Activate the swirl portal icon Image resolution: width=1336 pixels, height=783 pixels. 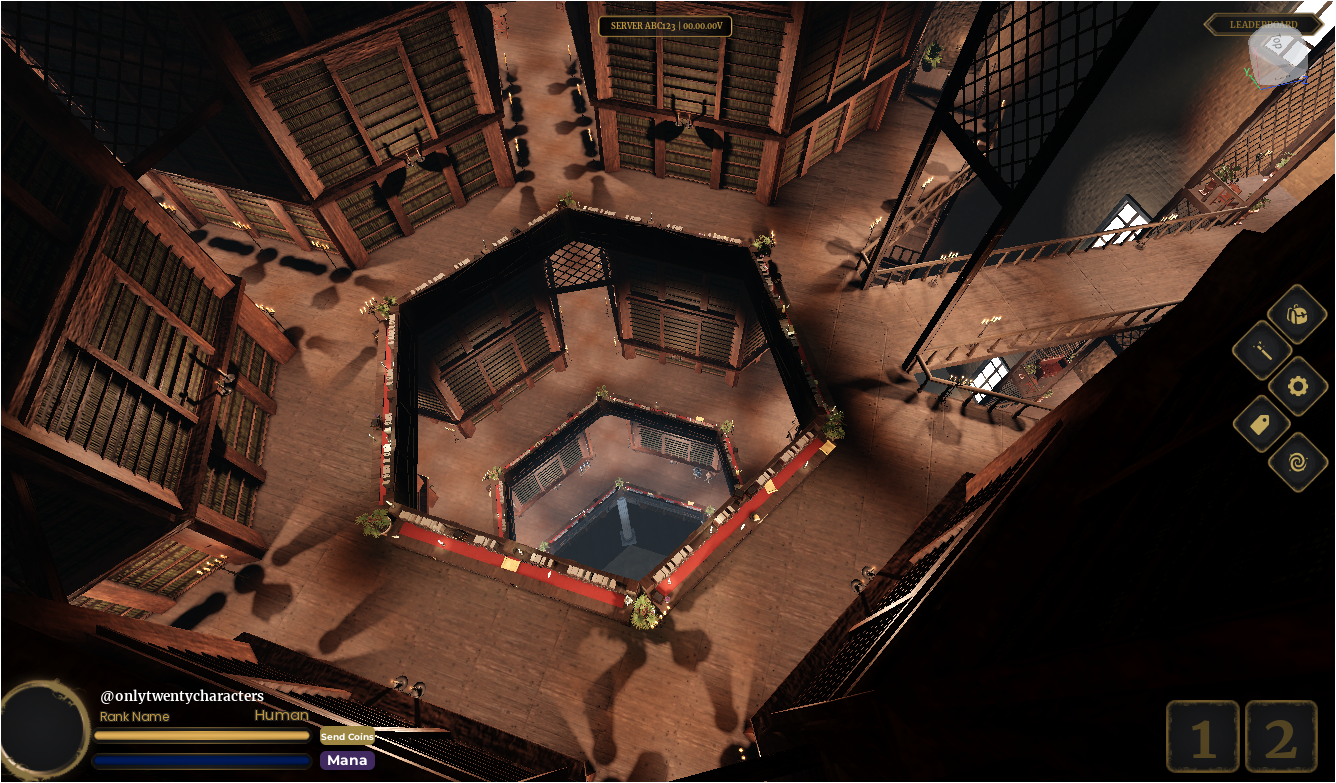[1298, 461]
